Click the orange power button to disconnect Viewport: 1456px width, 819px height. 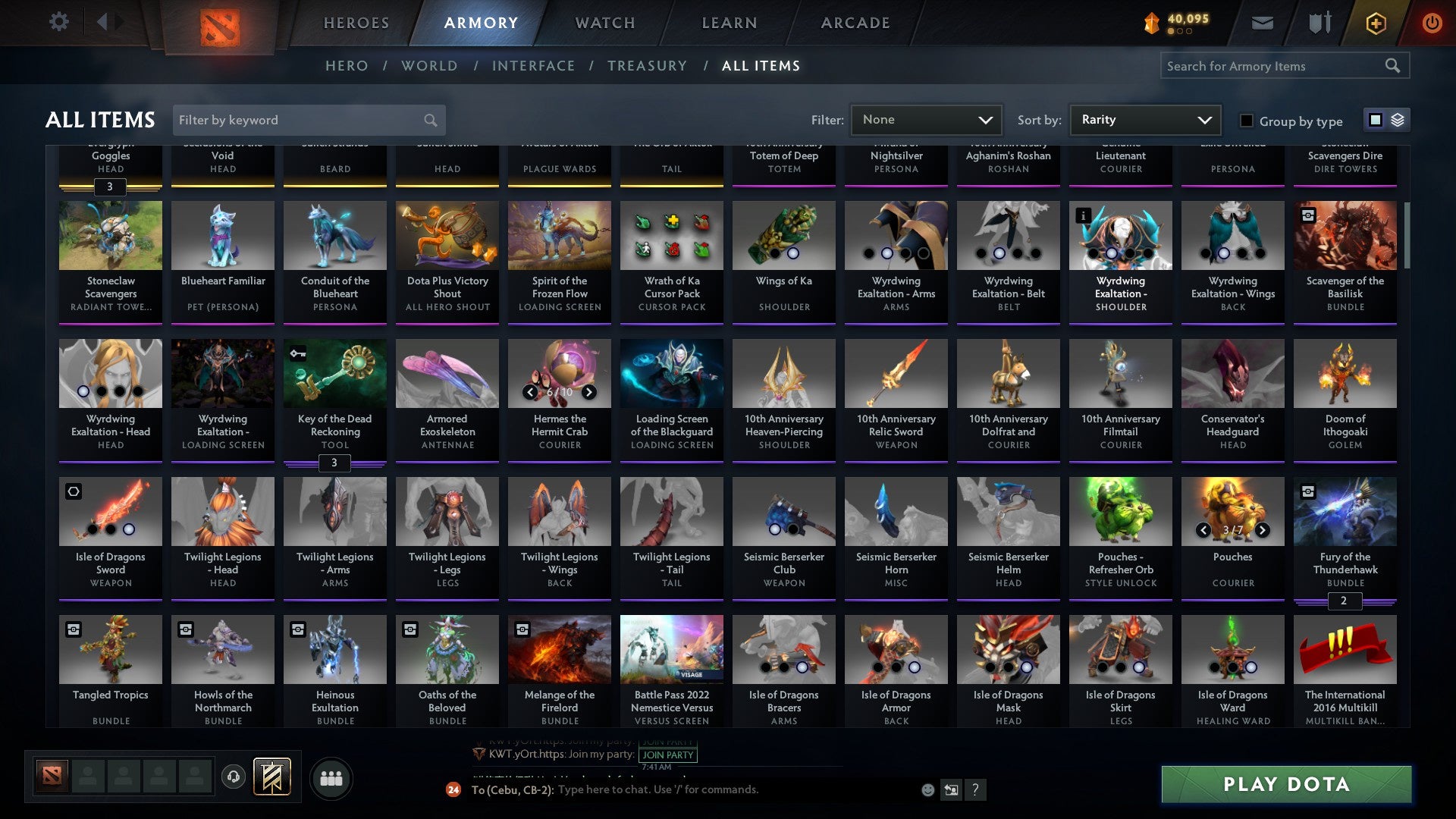1433,23
